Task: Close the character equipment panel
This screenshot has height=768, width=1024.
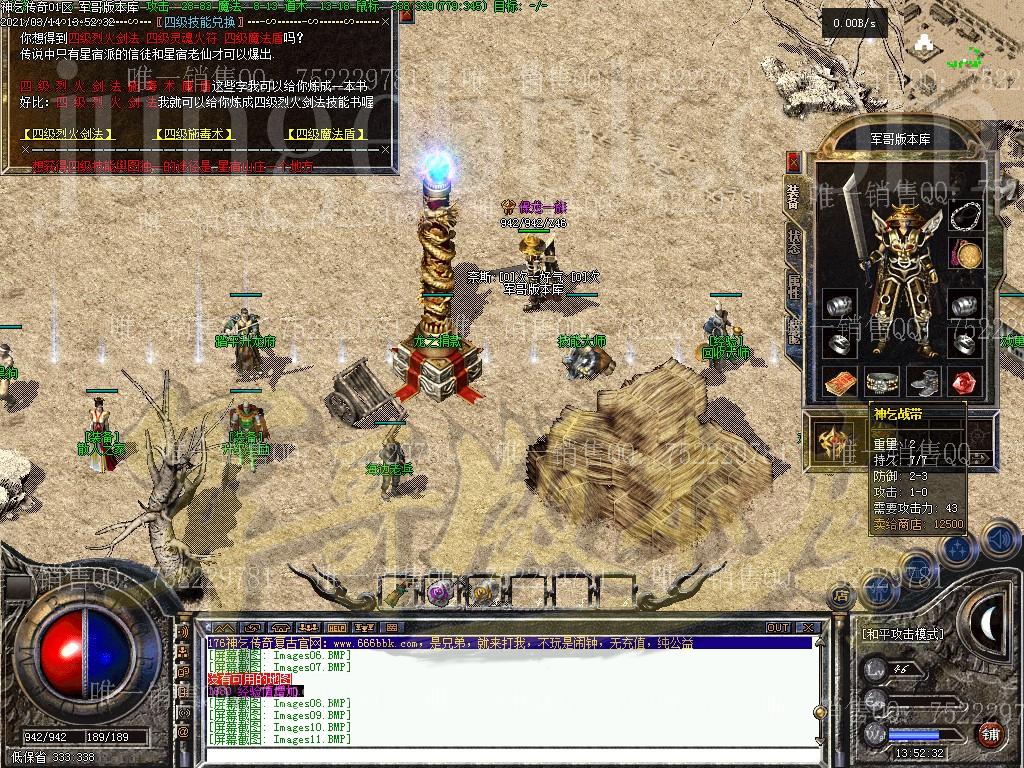Action: click(x=794, y=162)
